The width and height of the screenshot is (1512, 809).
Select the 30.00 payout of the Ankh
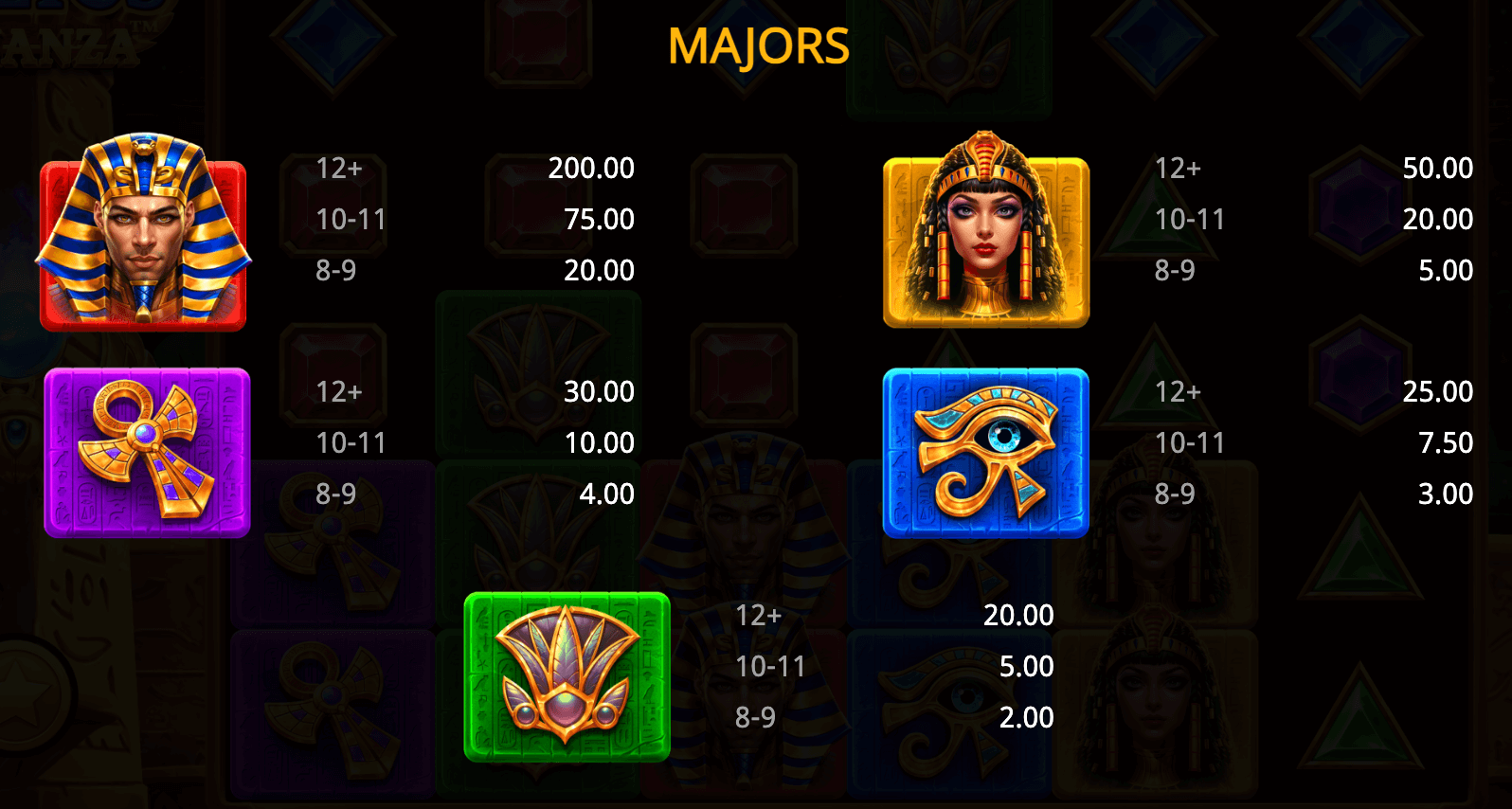(x=599, y=391)
